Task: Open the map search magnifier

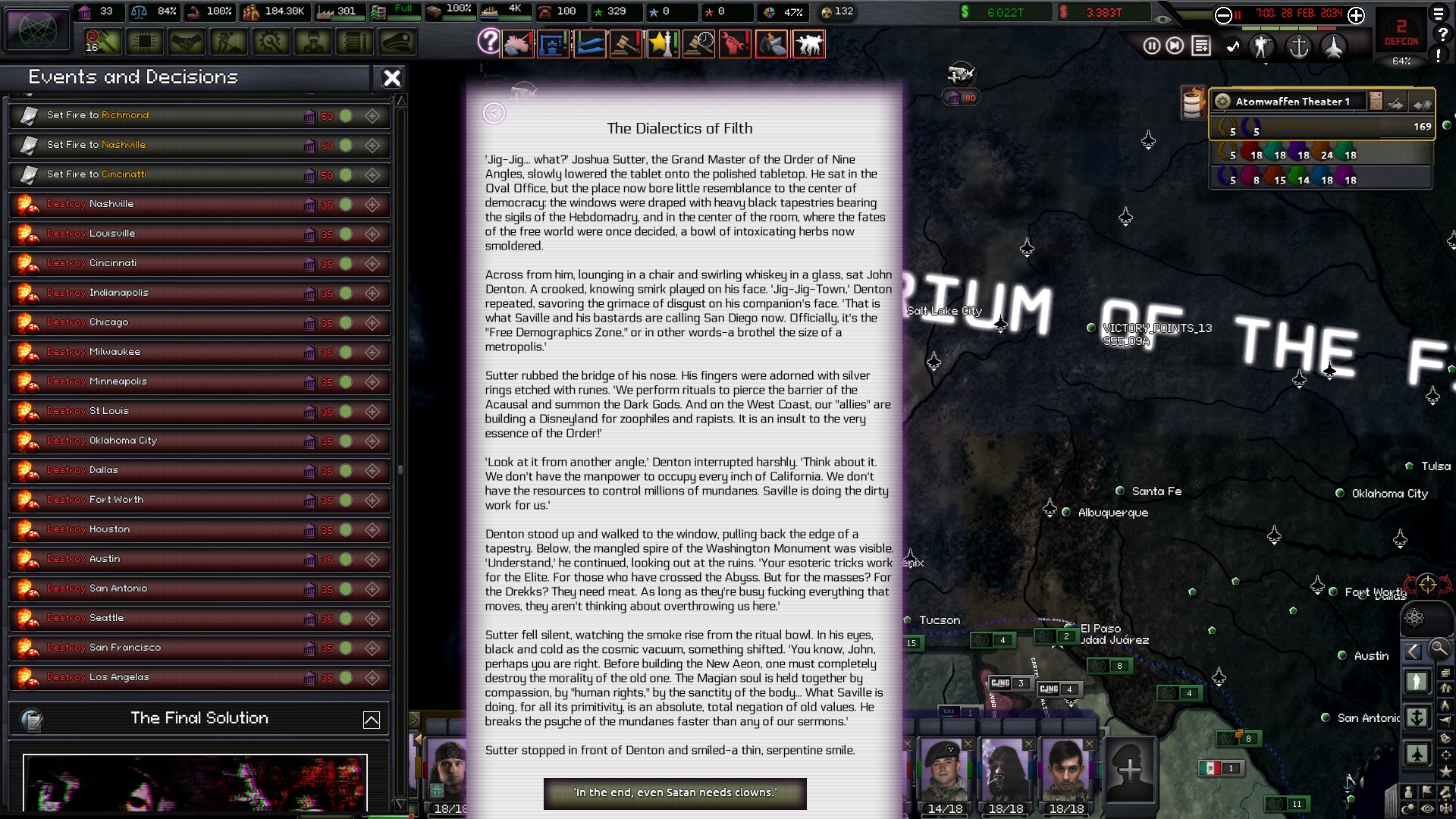Action: click(x=1439, y=648)
